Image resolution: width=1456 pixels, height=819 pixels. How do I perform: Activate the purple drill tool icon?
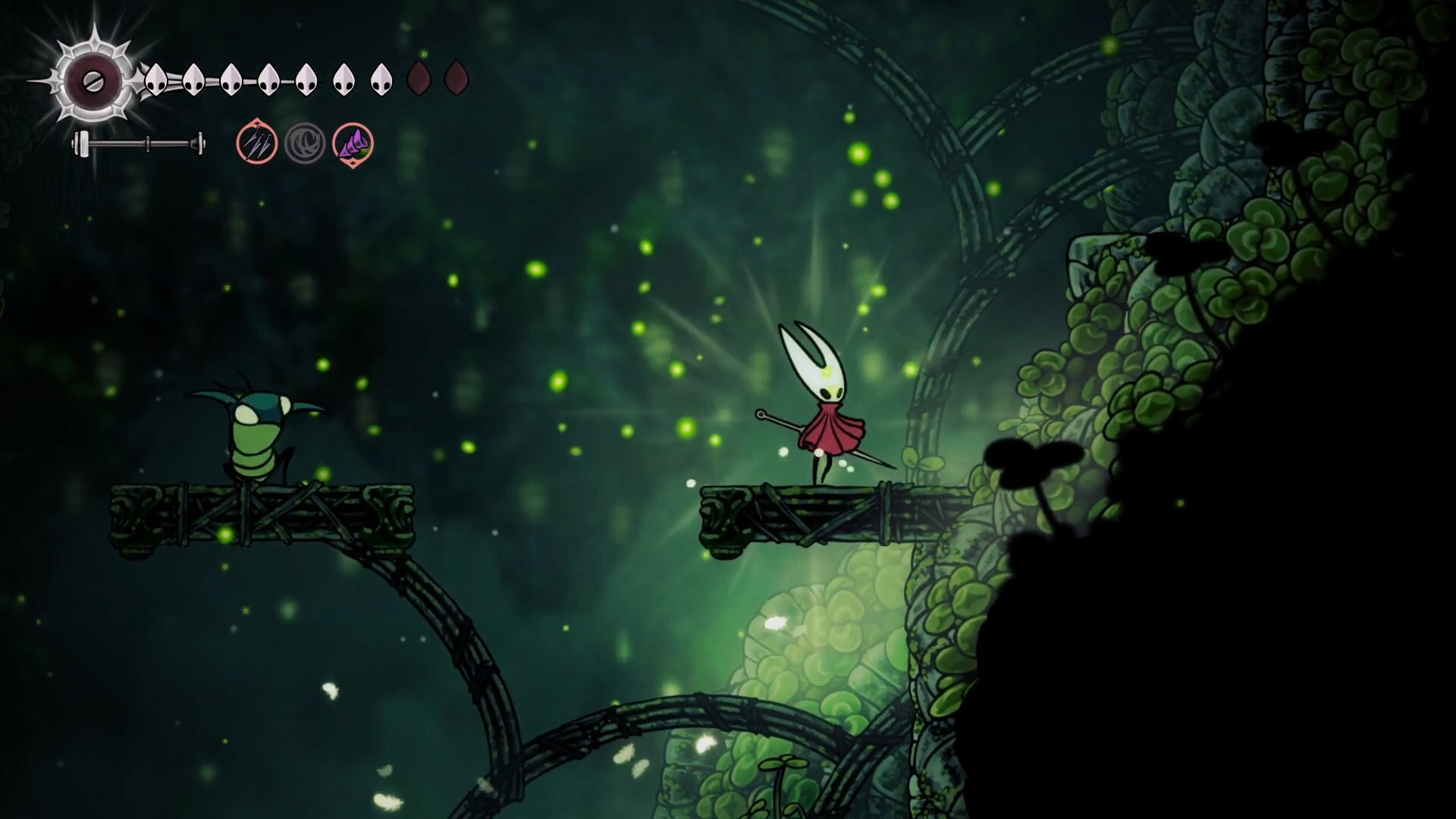[353, 143]
